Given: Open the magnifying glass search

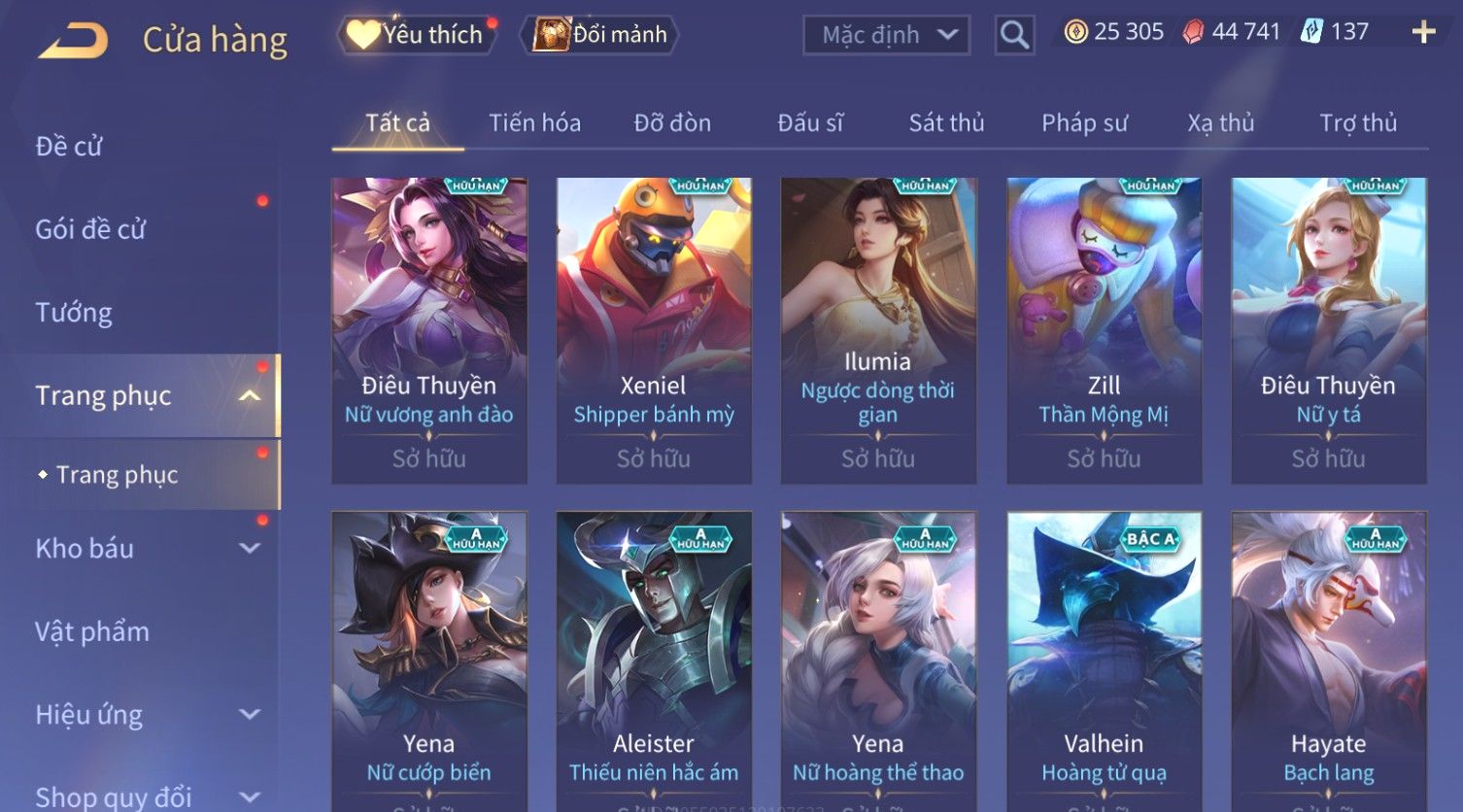Looking at the screenshot, I should [1014, 35].
